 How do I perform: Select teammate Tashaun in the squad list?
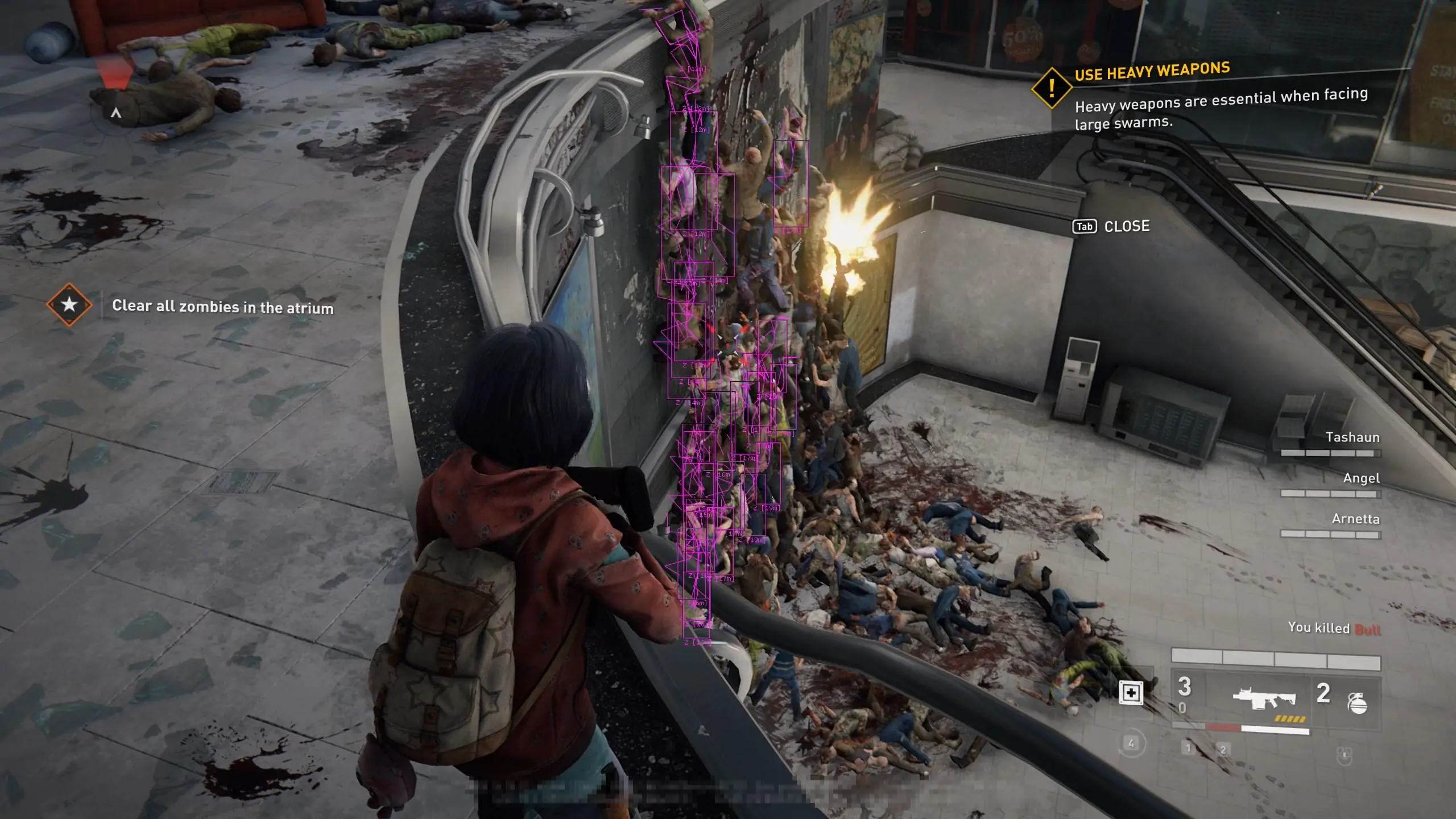1352,437
